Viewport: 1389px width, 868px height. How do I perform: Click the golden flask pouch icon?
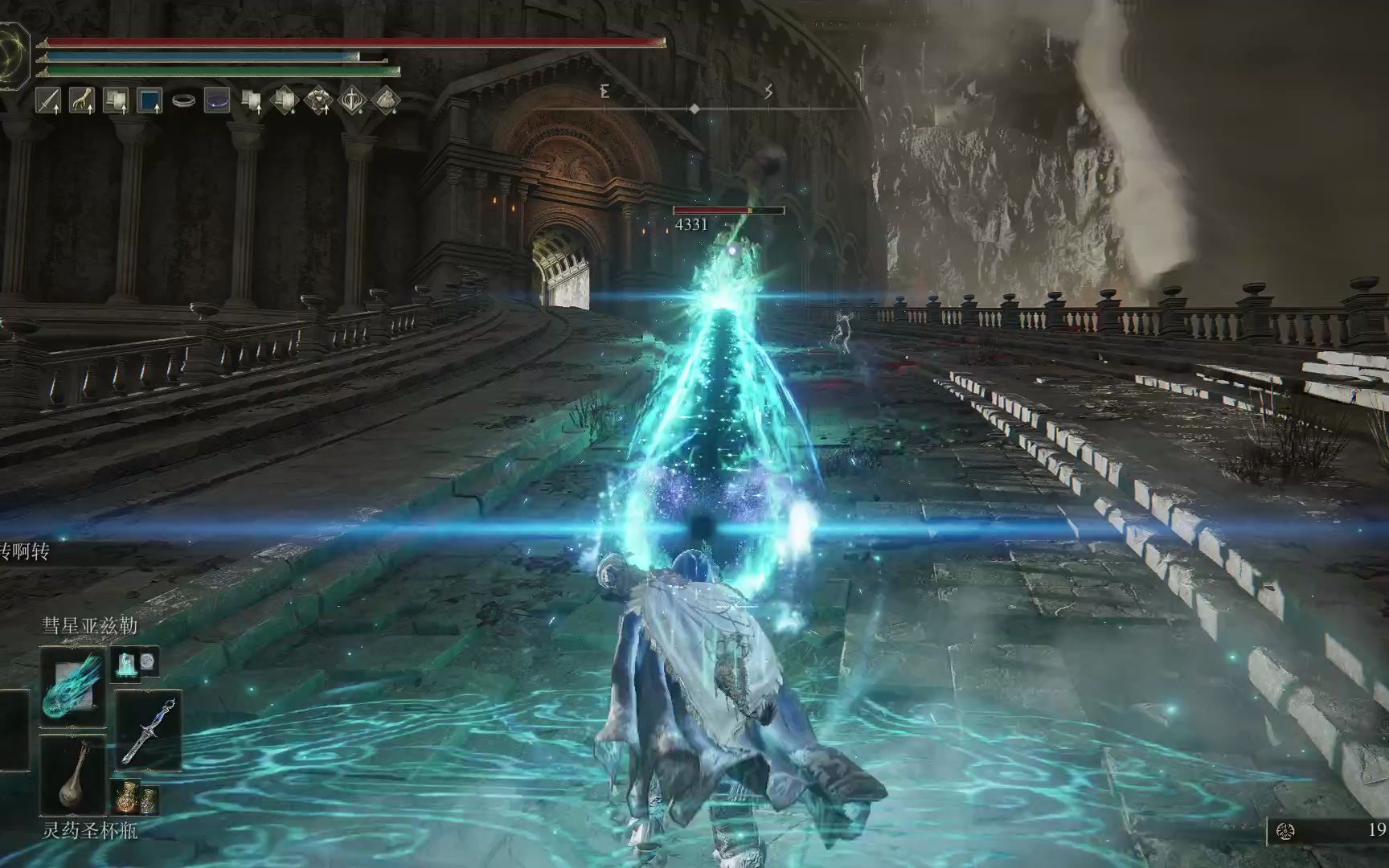(136, 796)
